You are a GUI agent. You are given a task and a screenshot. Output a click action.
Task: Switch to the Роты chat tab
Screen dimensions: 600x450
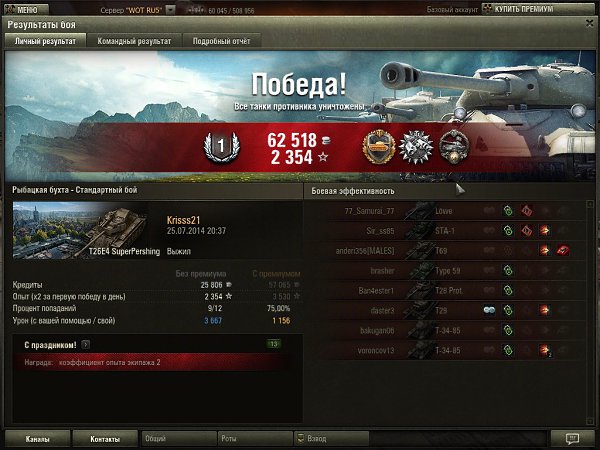click(253, 438)
